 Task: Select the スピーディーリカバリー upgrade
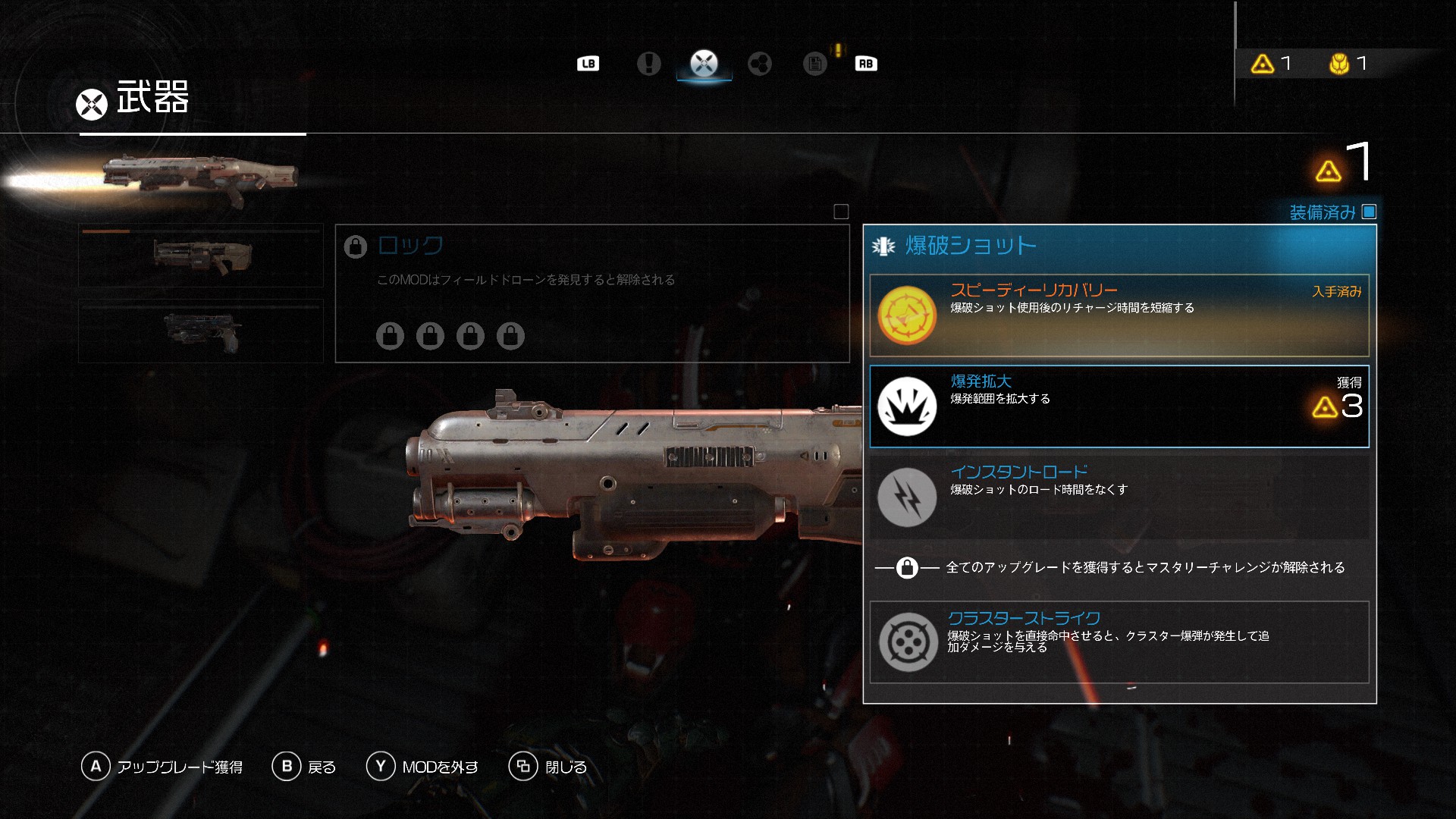coord(1119,315)
